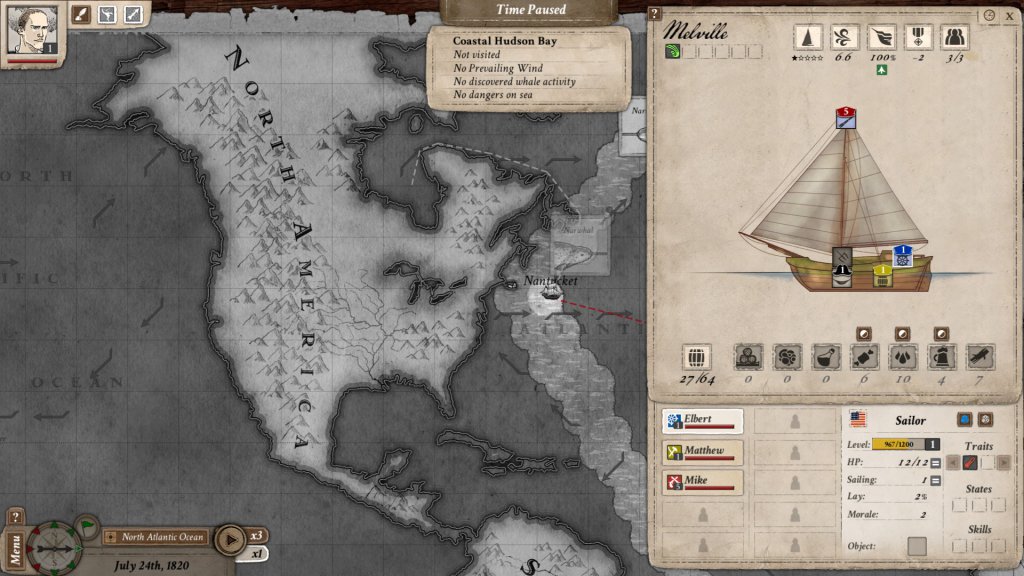Click the crew count icon
The height and width of the screenshot is (576, 1024).
[955, 37]
